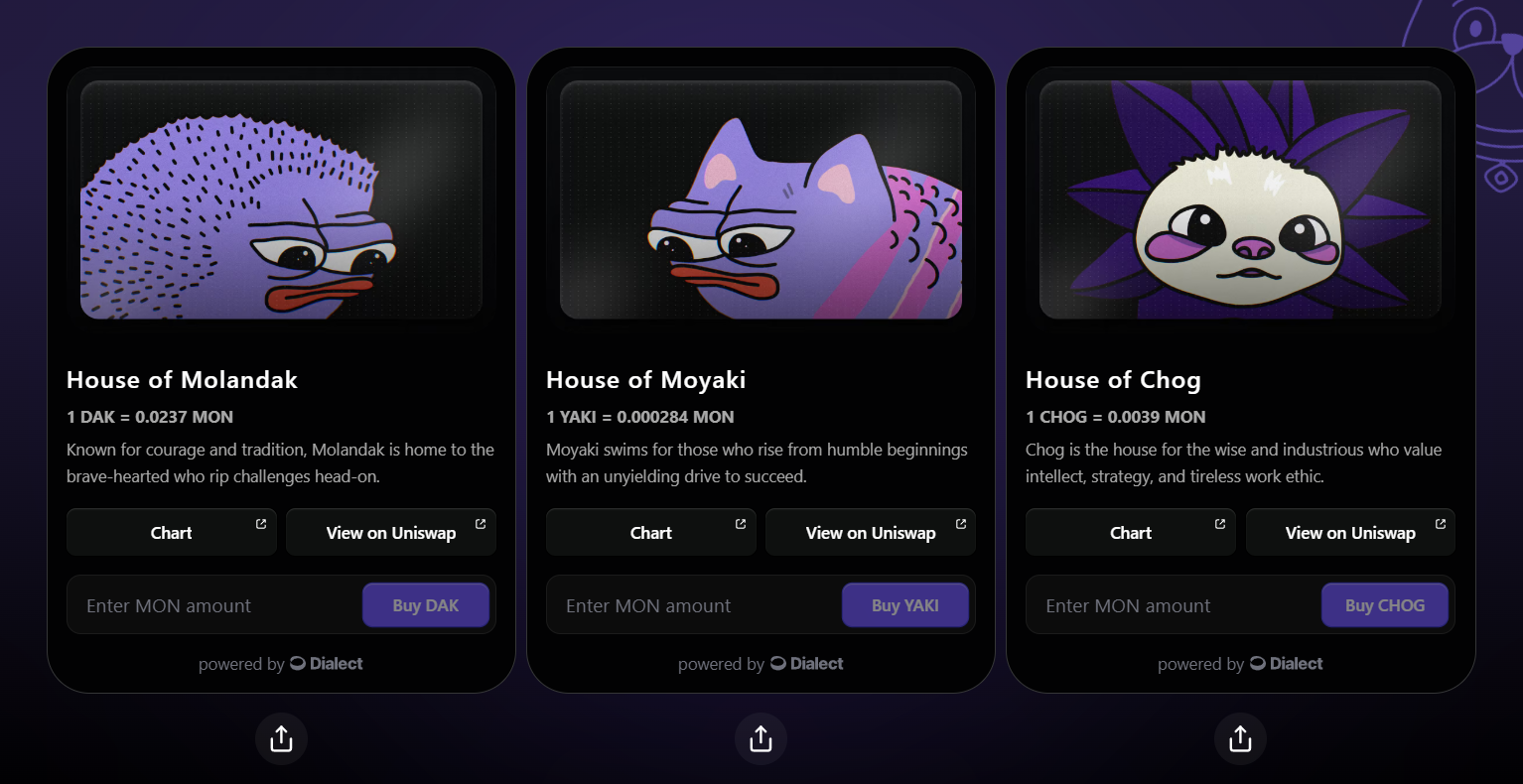The image size is (1523, 784).
Task: Click the MON amount field for DAK
Action: 213,605
